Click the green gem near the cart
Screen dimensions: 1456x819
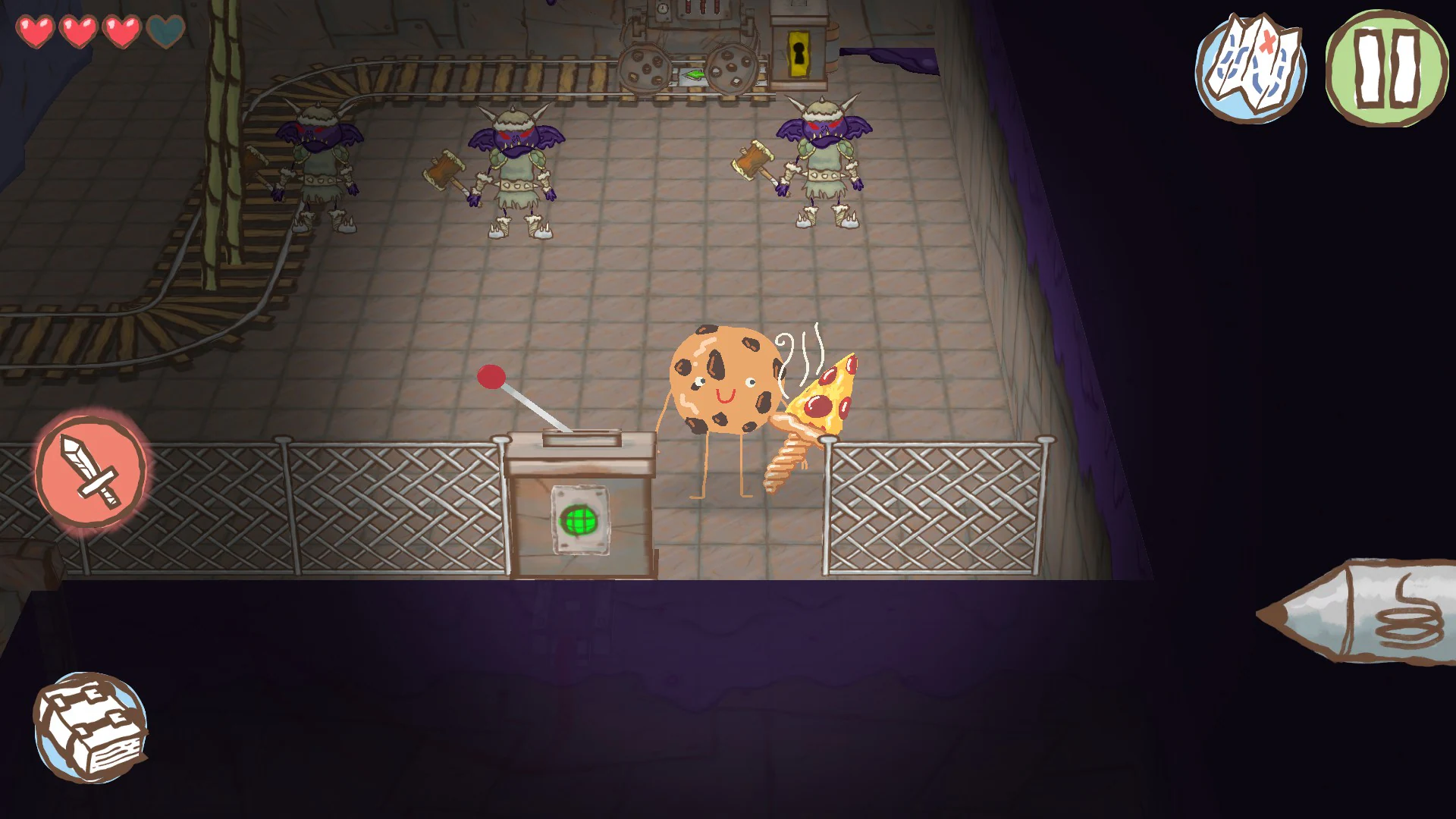pyautogui.click(x=695, y=76)
